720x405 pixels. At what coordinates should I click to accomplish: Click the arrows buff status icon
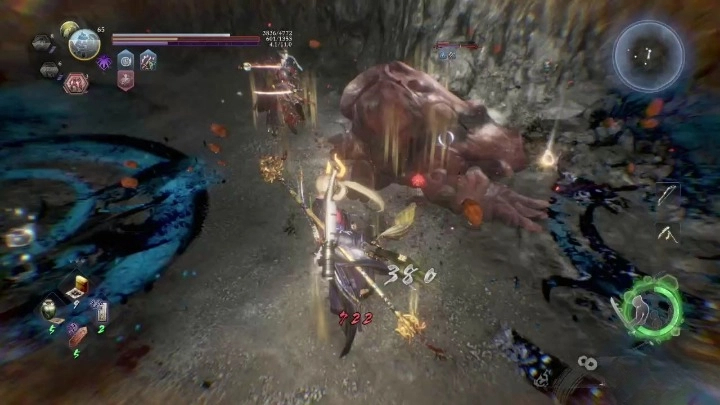tap(148, 61)
